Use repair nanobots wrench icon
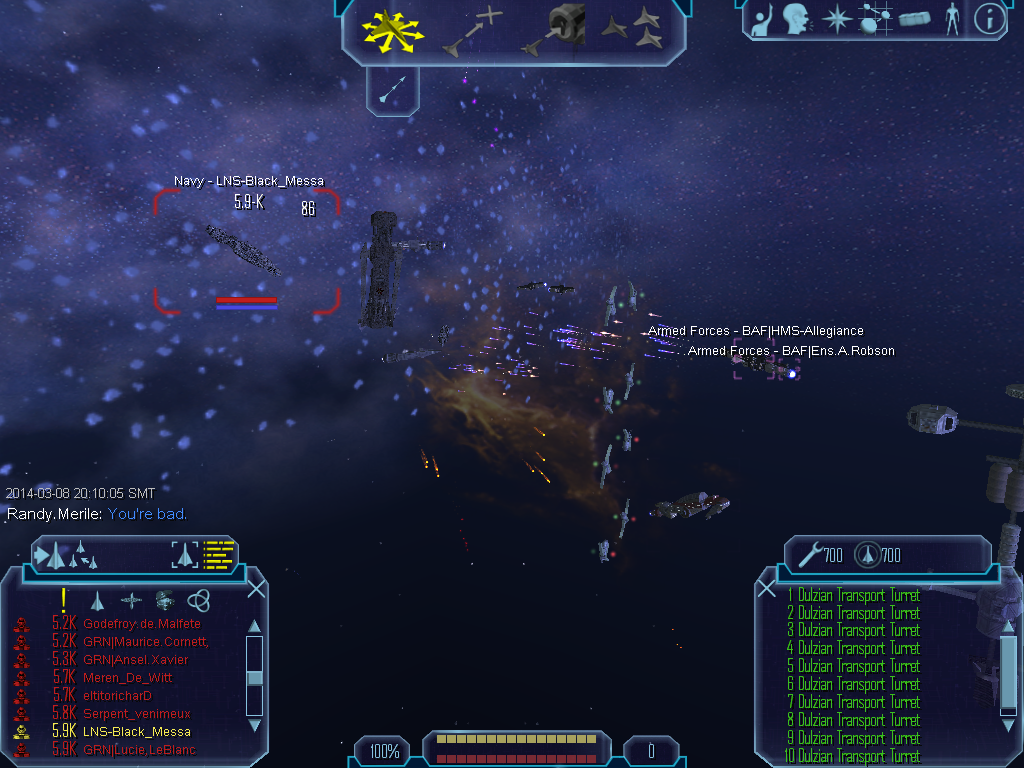The image size is (1024, 768). pos(806,553)
